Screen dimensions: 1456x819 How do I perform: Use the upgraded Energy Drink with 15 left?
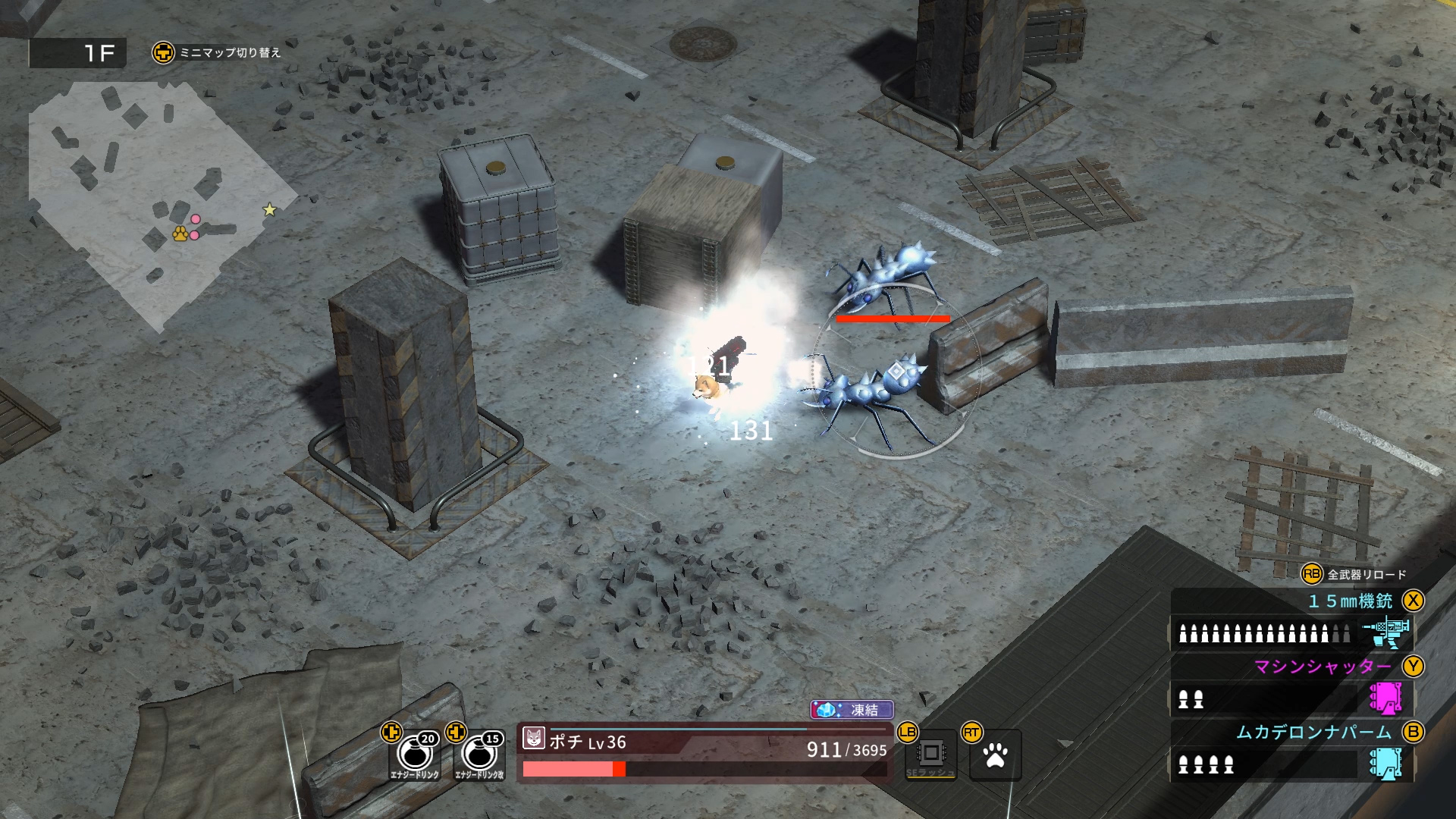(x=479, y=755)
